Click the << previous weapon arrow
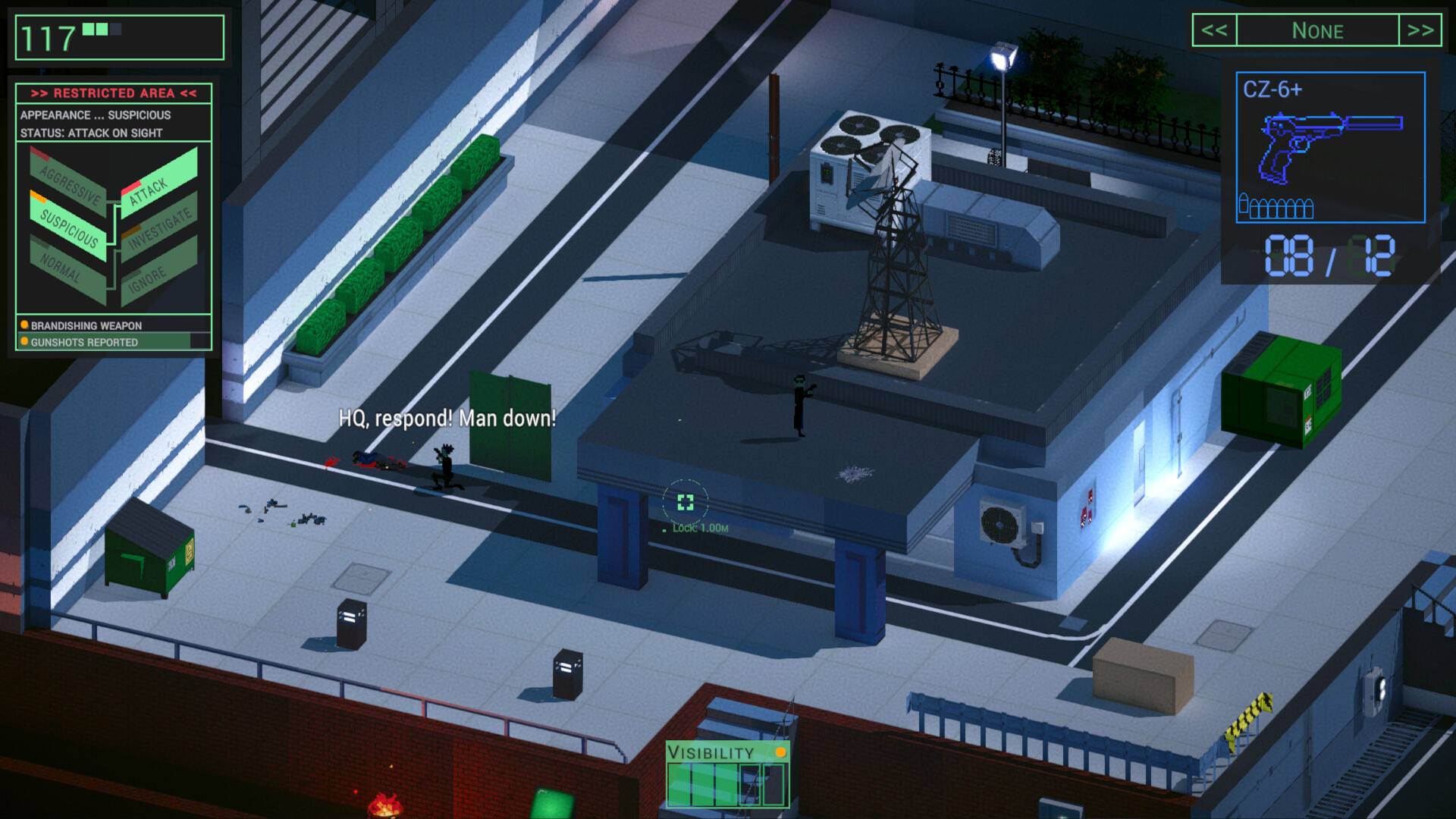 1216,31
